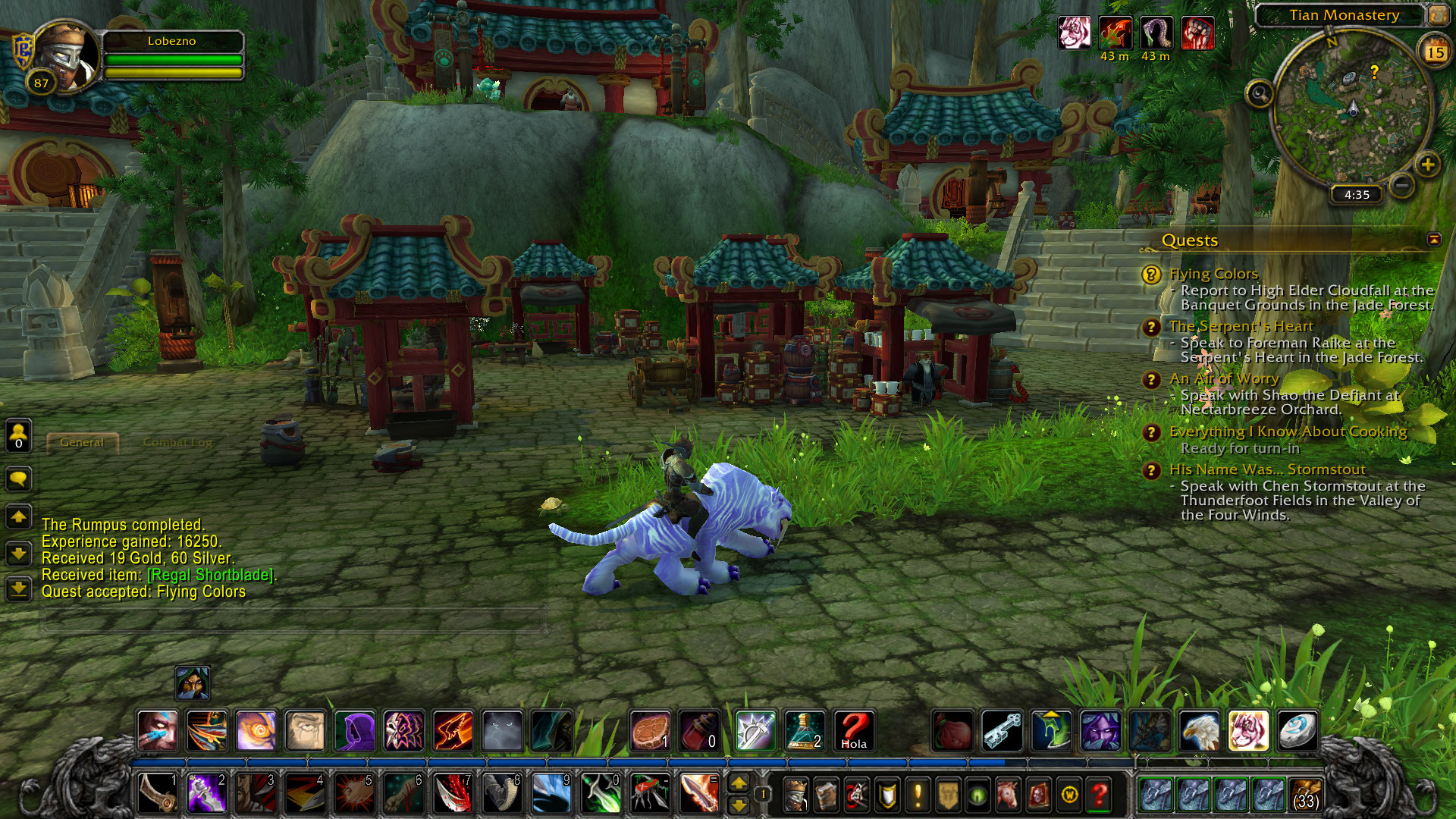The height and width of the screenshot is (819, 1456).
Task: Open the spellbook micro button
Action: [826, 795]
